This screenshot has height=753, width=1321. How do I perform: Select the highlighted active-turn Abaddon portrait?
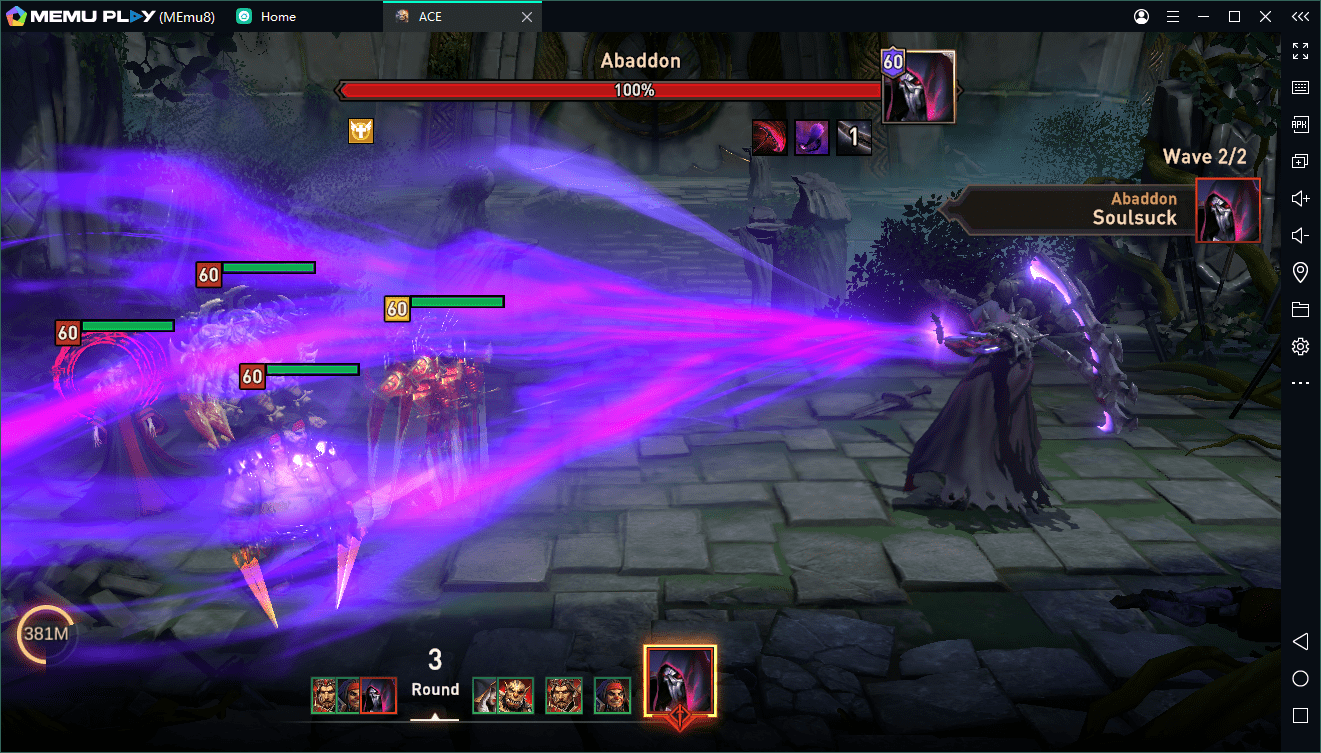pyautogui.click(x=680, y=680)
